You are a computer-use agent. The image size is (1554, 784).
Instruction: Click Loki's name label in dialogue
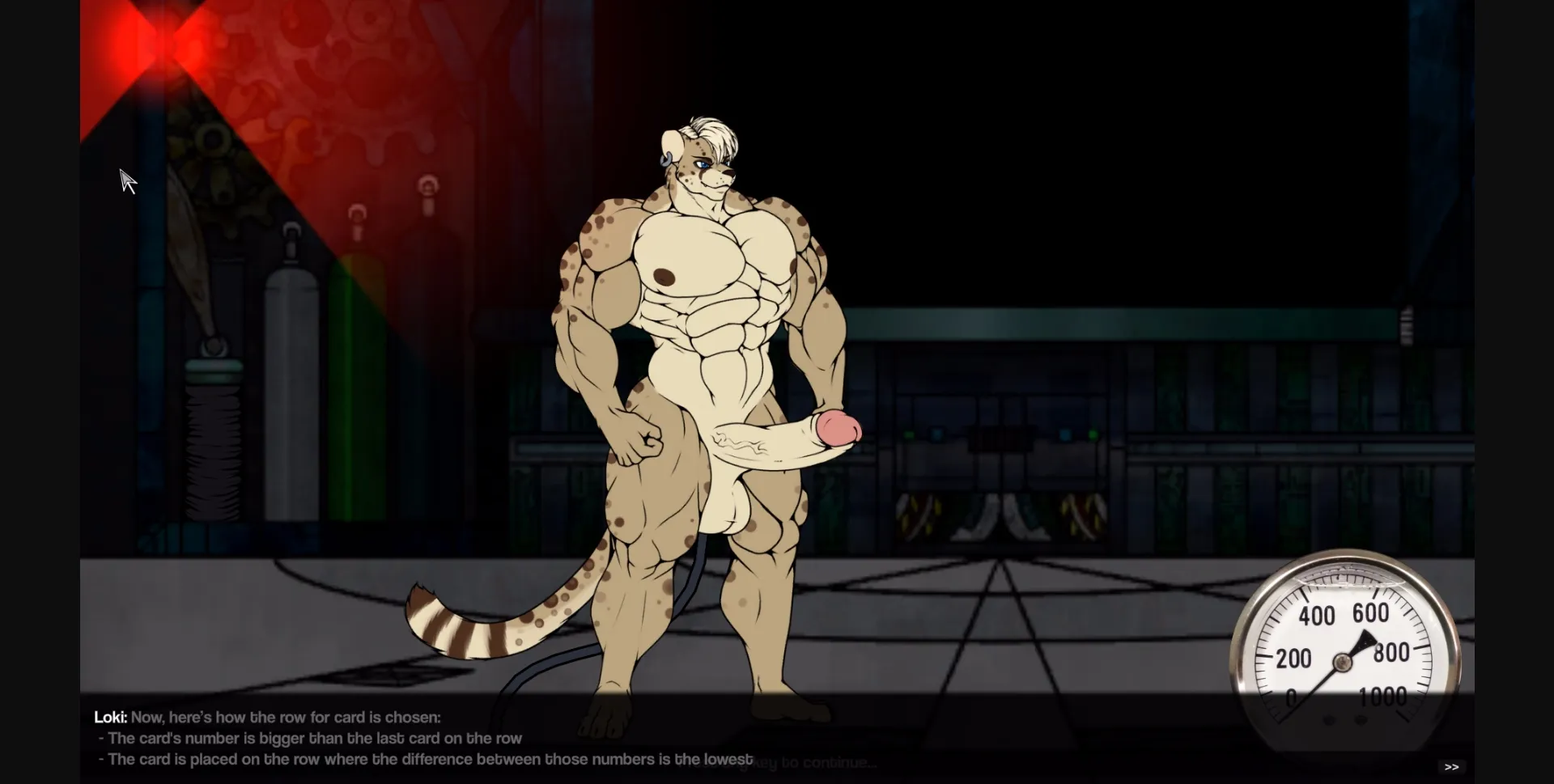tap(109, 717)
